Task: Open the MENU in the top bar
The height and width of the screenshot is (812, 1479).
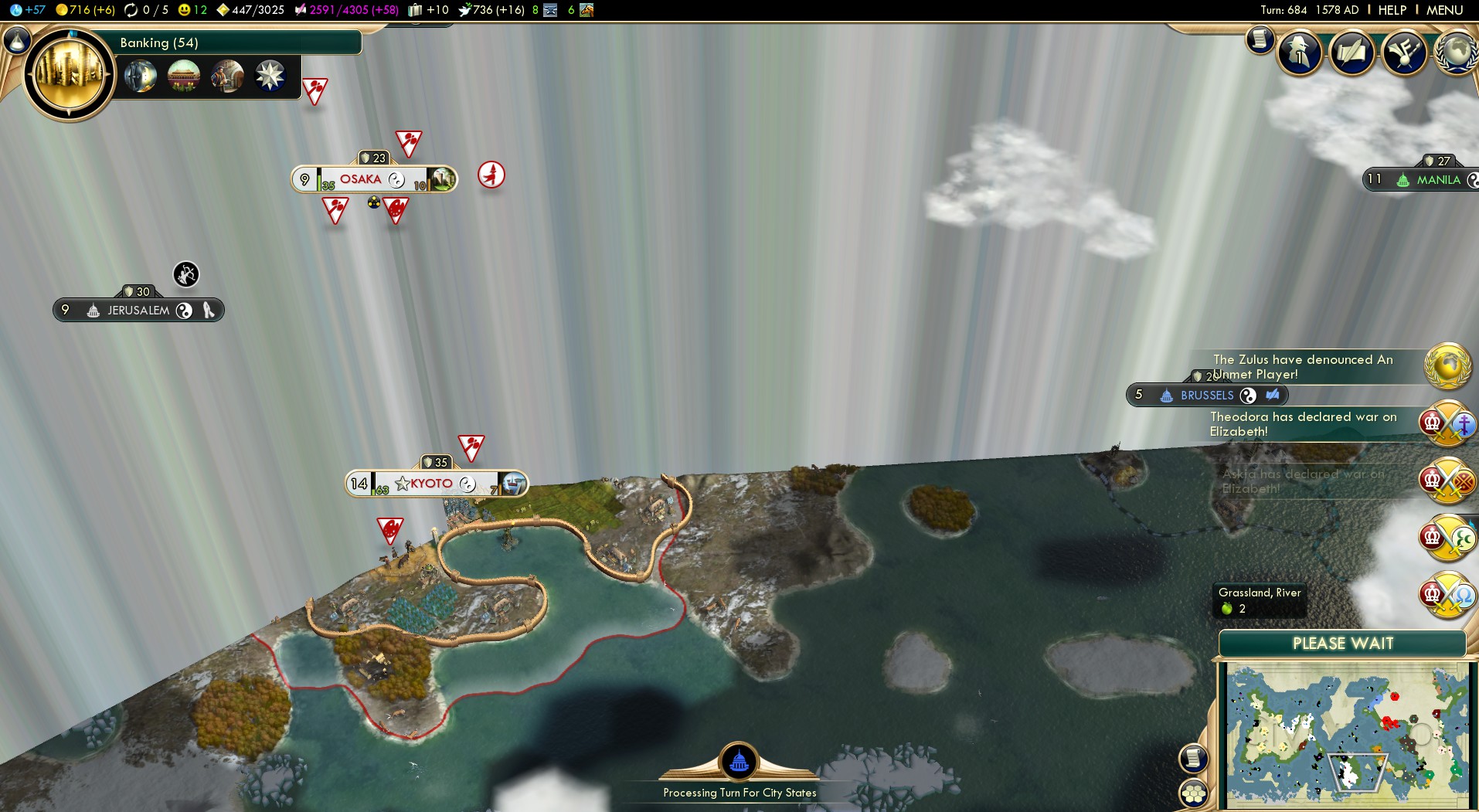Action: (1444, 10)
